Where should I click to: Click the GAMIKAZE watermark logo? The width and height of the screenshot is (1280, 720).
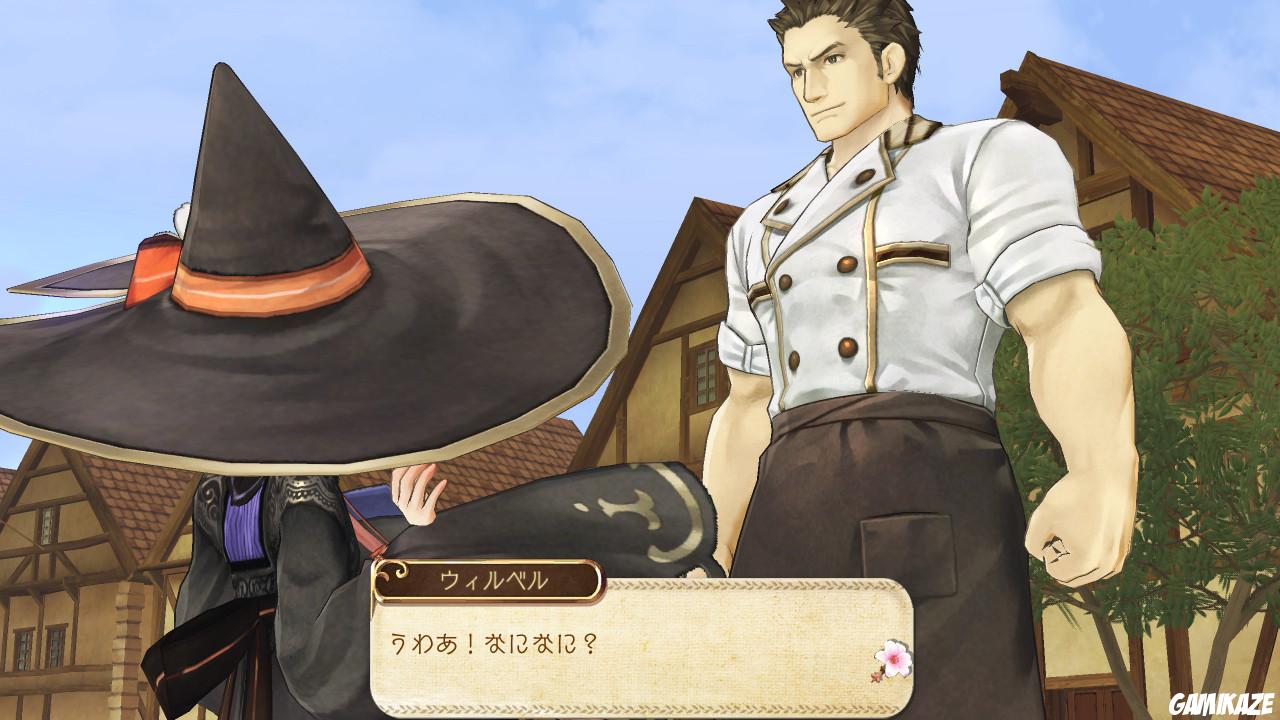tap(1222, 703)
